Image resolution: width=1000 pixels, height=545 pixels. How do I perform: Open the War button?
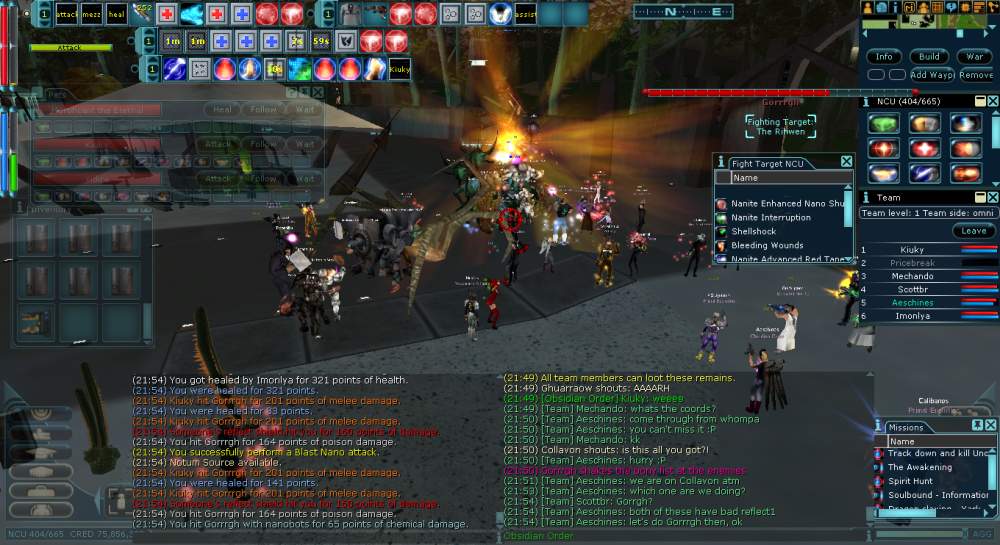pyautogui.click(x=975, y=57)
